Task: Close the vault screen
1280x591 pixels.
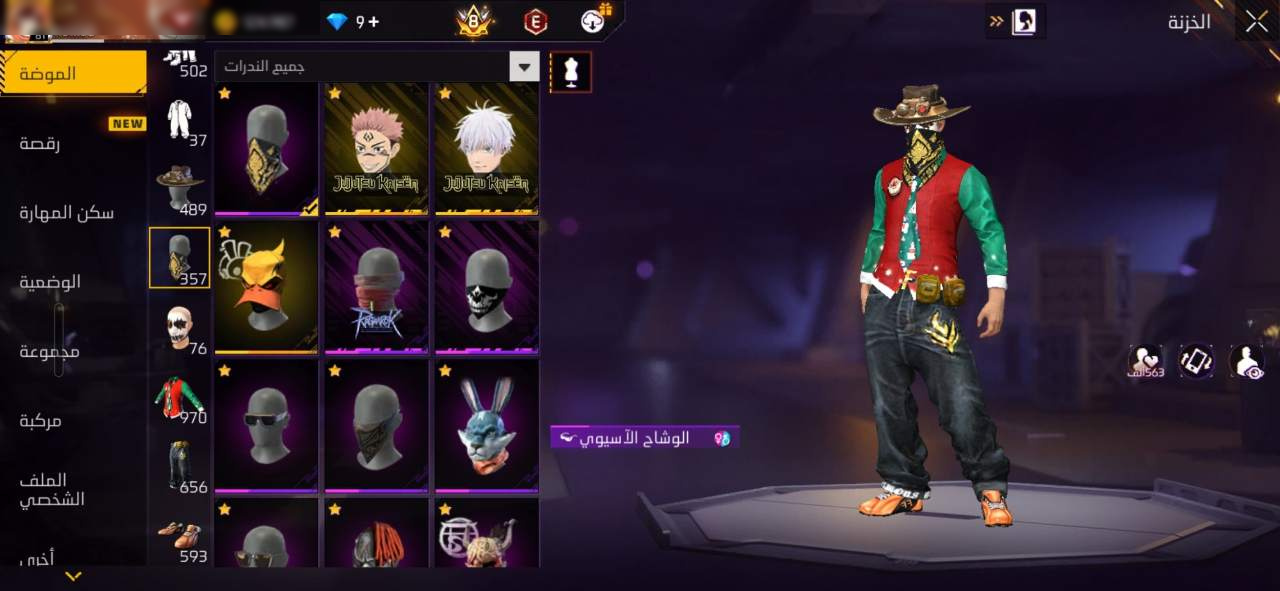Action: [1256, 21]
